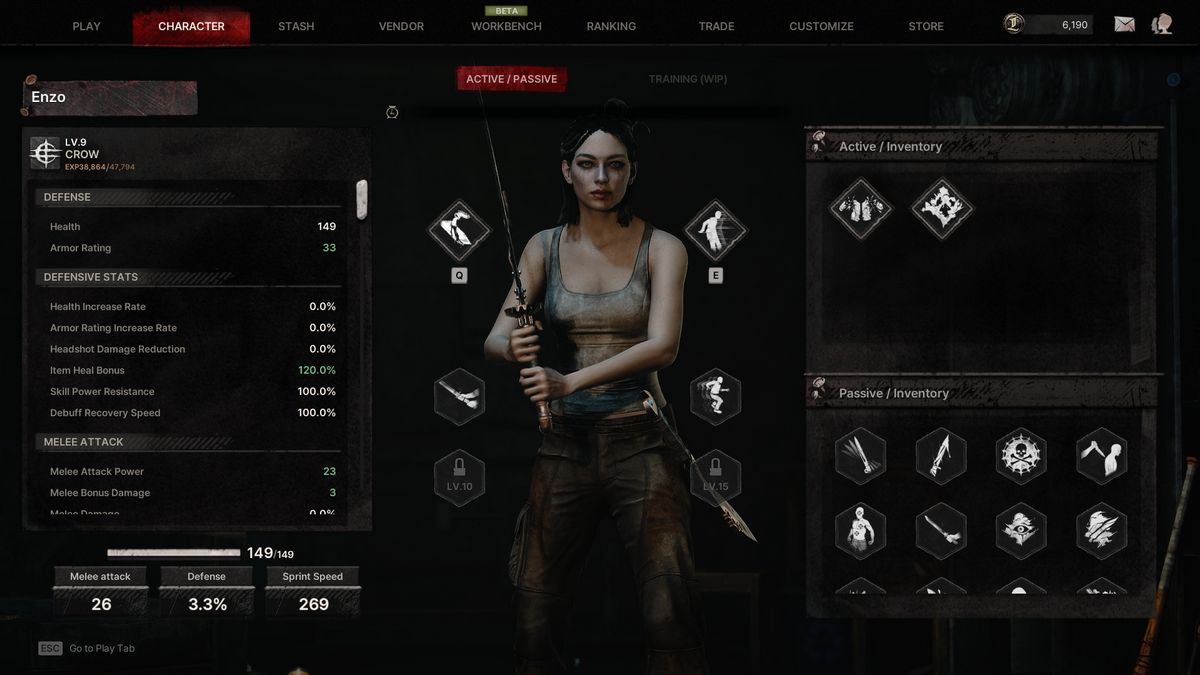This screenshot has width=1200, height=675.
Task: Click the stats panel scrollbar handle
Action: click(362, 200)
